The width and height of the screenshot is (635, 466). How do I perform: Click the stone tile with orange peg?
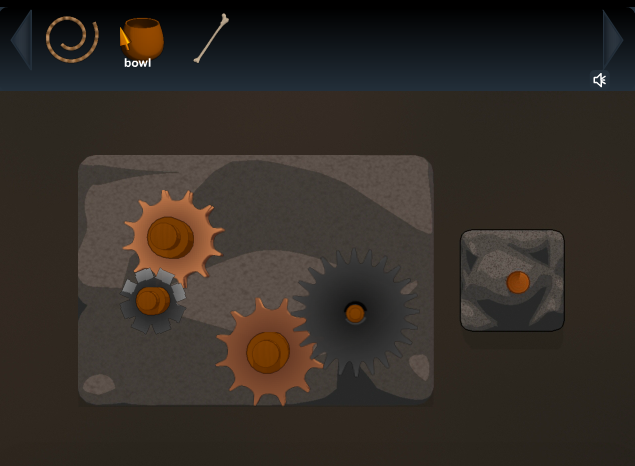click(x=512, y=281)
